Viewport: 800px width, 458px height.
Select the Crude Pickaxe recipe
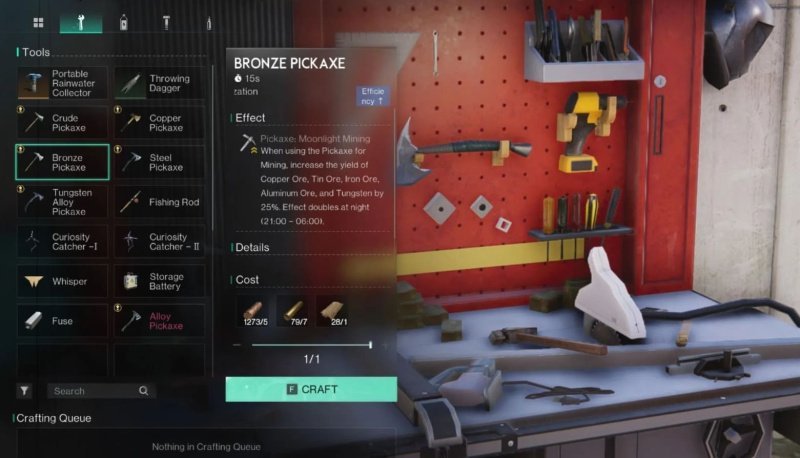62,123
